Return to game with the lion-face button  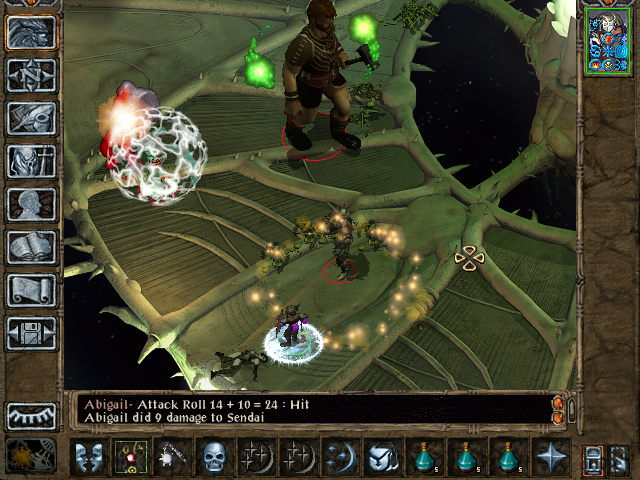pos(31,33)
